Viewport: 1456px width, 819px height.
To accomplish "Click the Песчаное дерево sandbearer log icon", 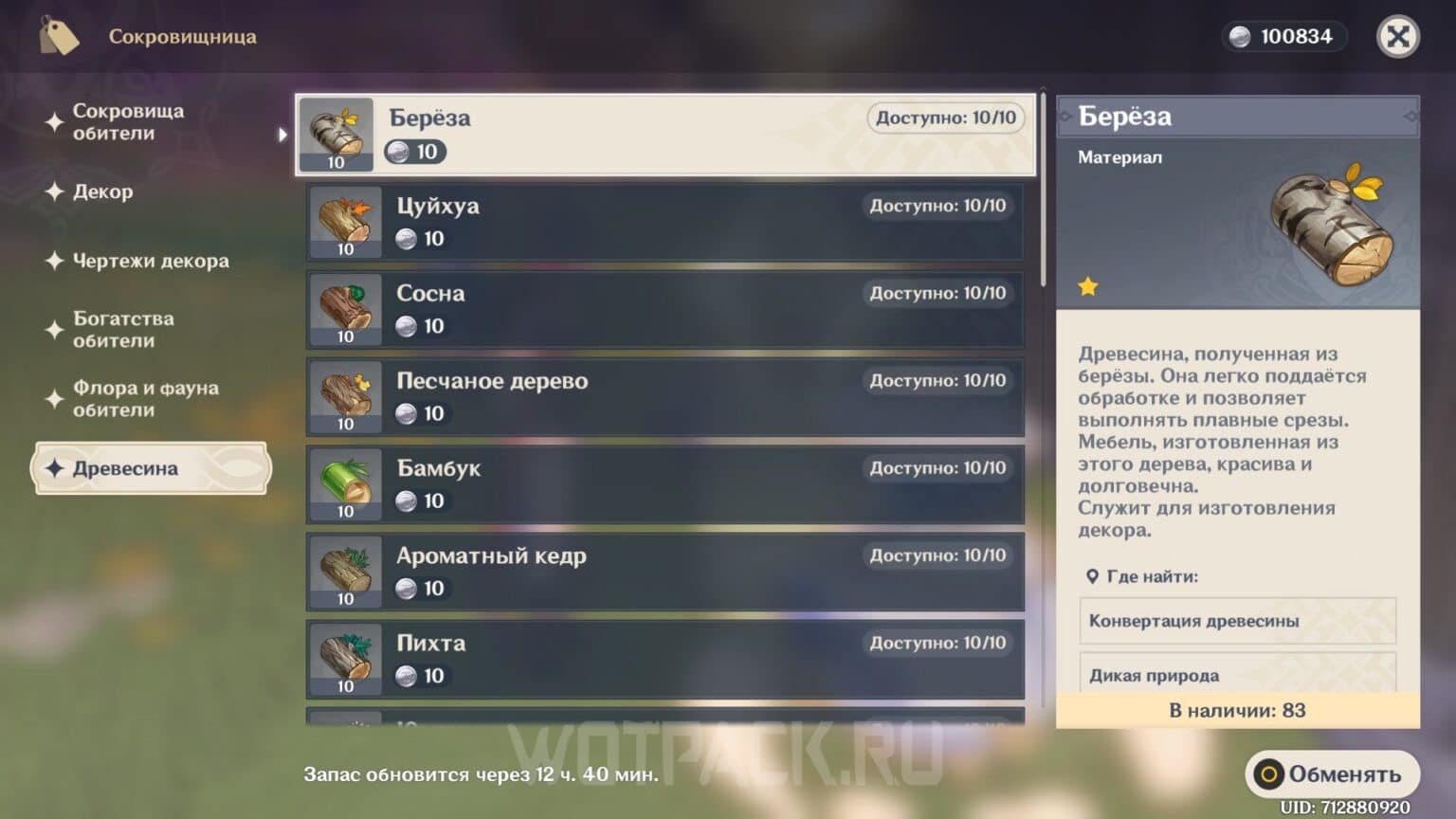I will [344, 396].
